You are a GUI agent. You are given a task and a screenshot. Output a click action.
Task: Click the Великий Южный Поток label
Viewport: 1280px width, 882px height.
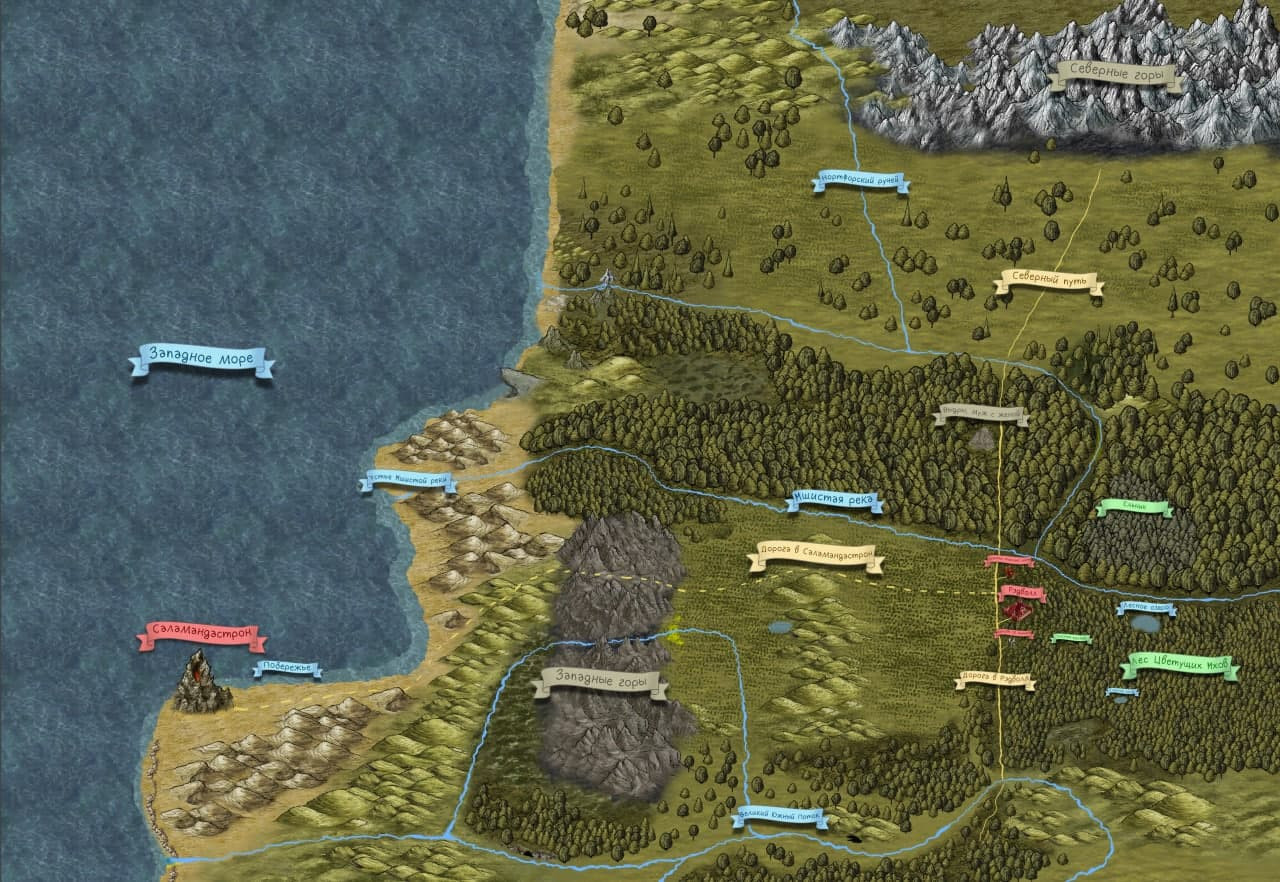780,817
